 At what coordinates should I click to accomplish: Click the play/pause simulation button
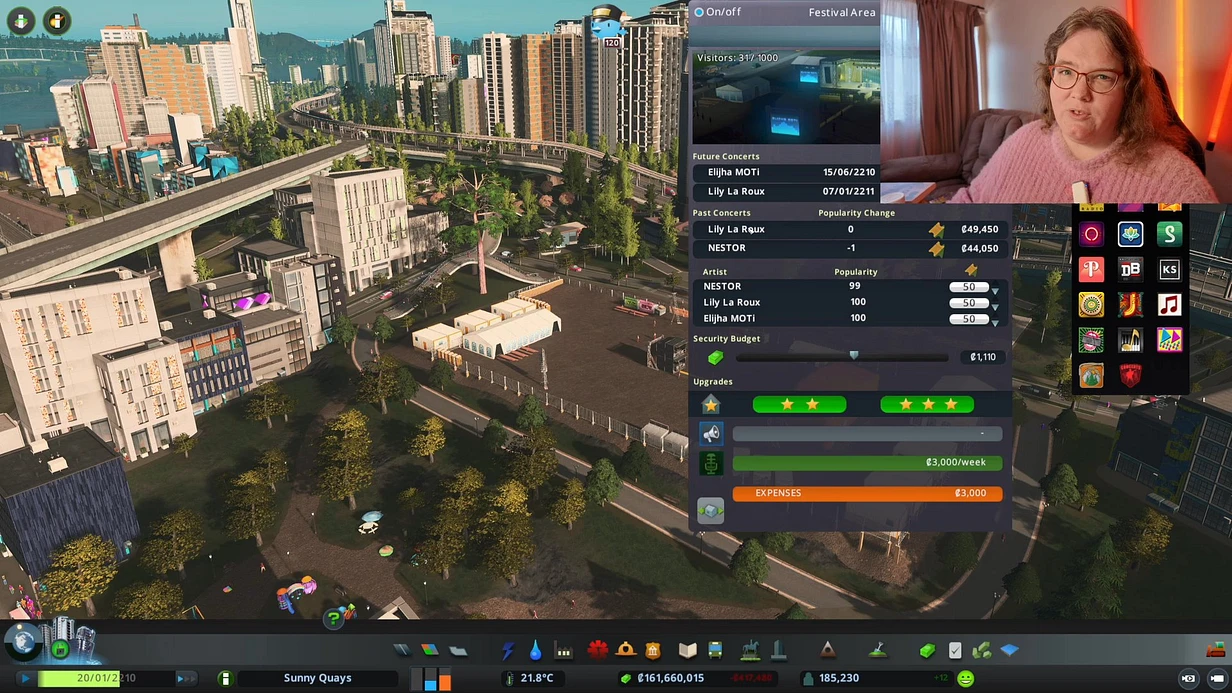(24, 678)
